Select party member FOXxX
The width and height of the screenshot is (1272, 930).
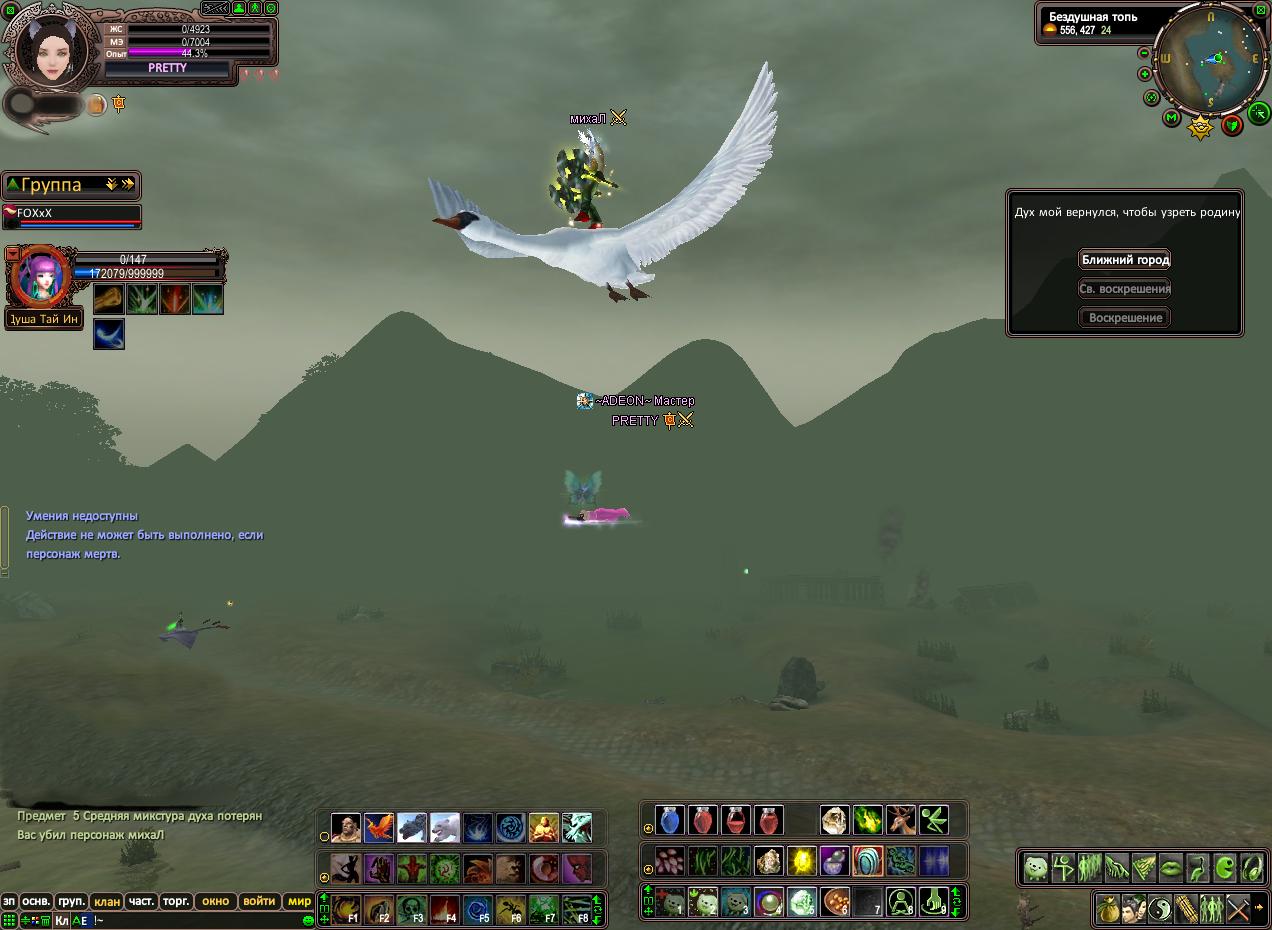70,214
